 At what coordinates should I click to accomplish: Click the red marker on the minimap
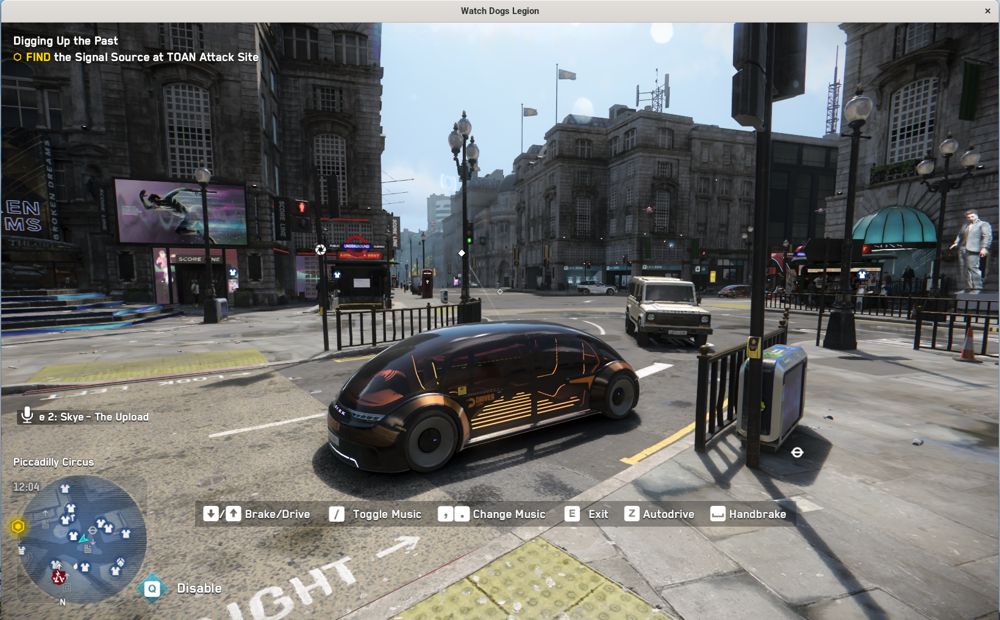59,576
